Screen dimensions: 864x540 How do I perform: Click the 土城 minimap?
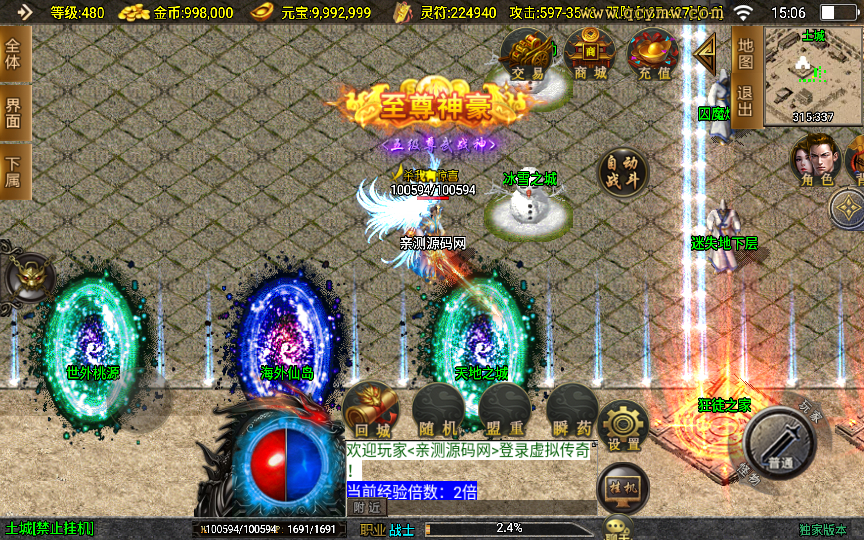[x=815, y=74]
